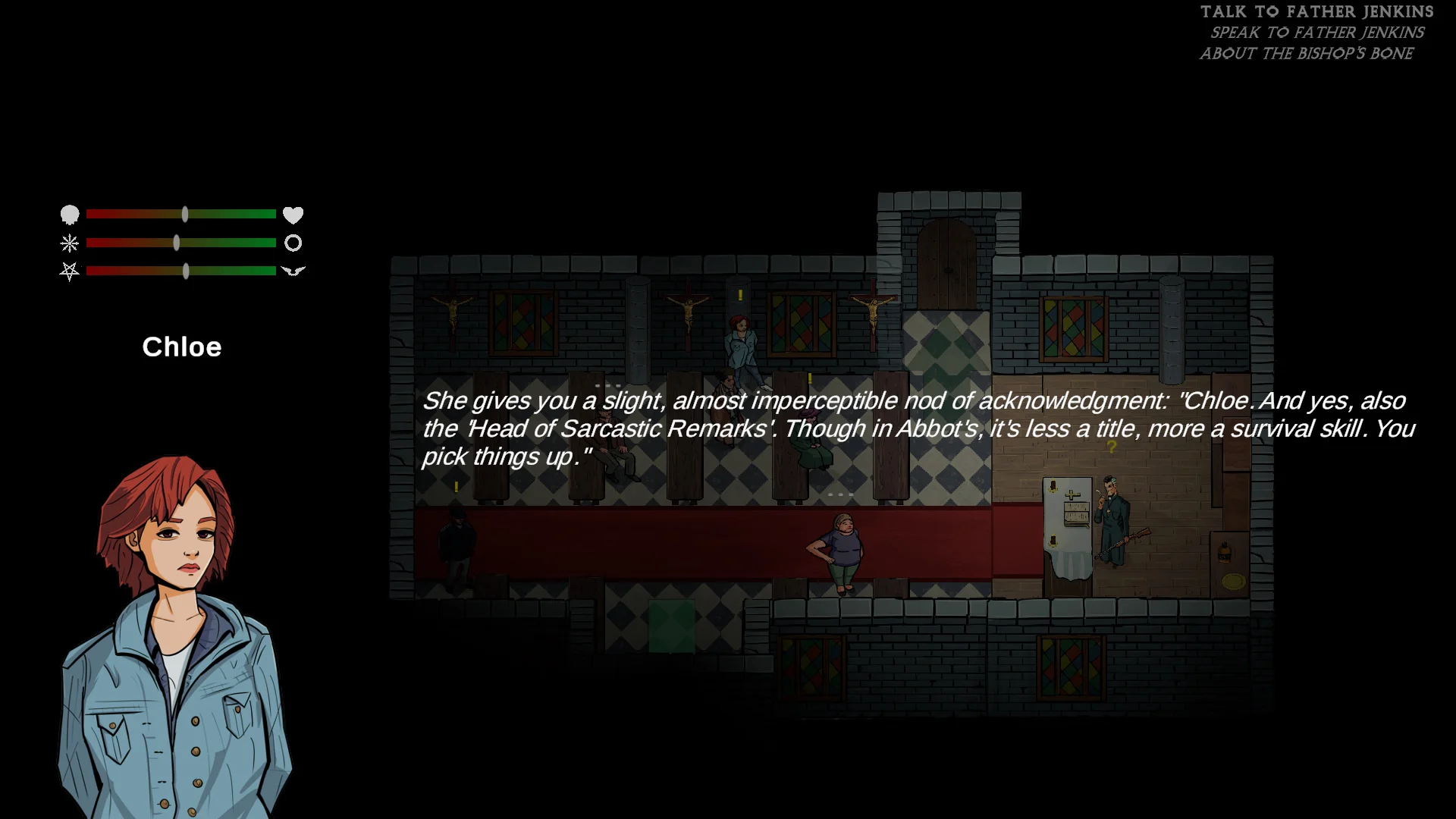Click Chloe's dialogue text to continue
1456x819 pixels.
coord(918,428)
